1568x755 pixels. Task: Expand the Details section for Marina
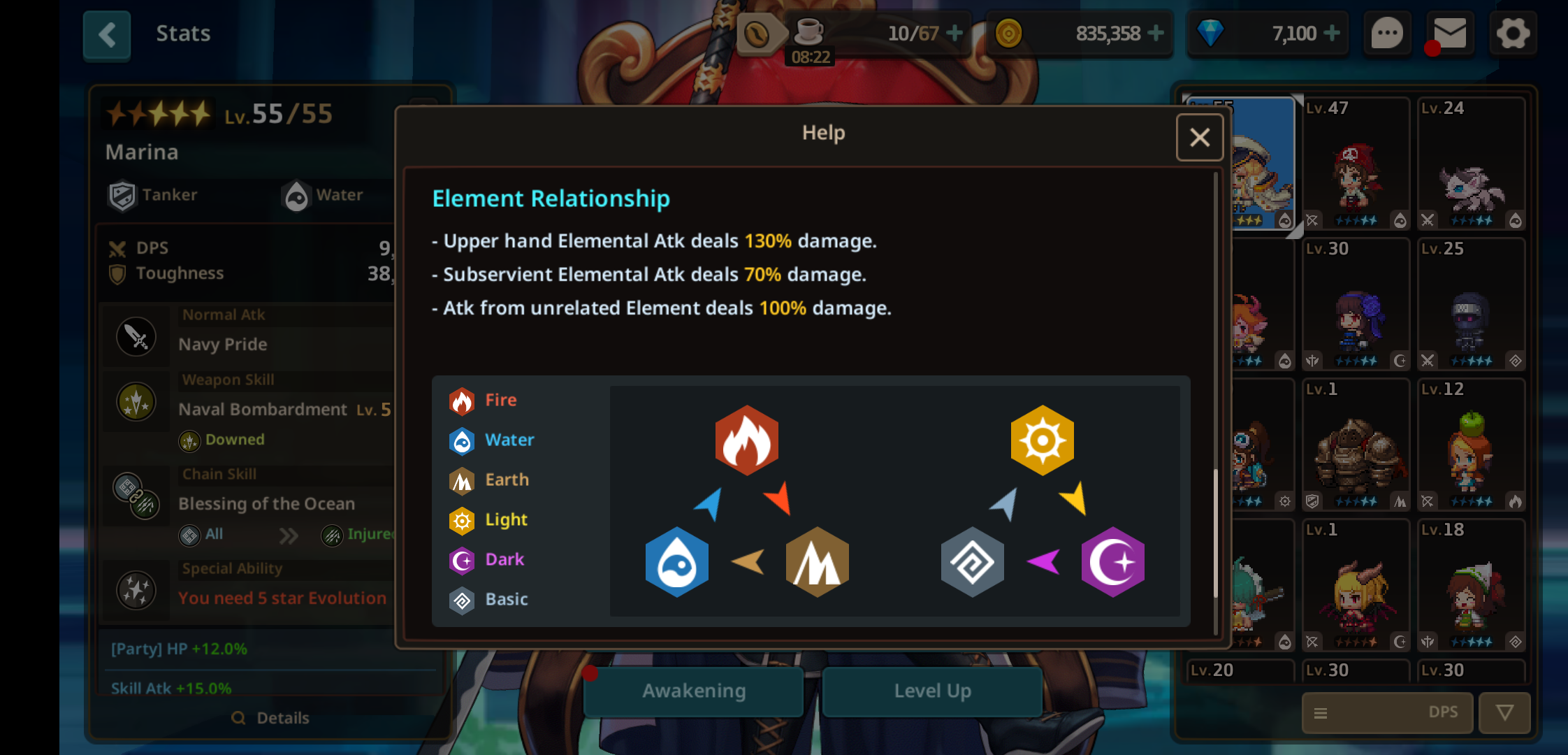coord(271,717)
